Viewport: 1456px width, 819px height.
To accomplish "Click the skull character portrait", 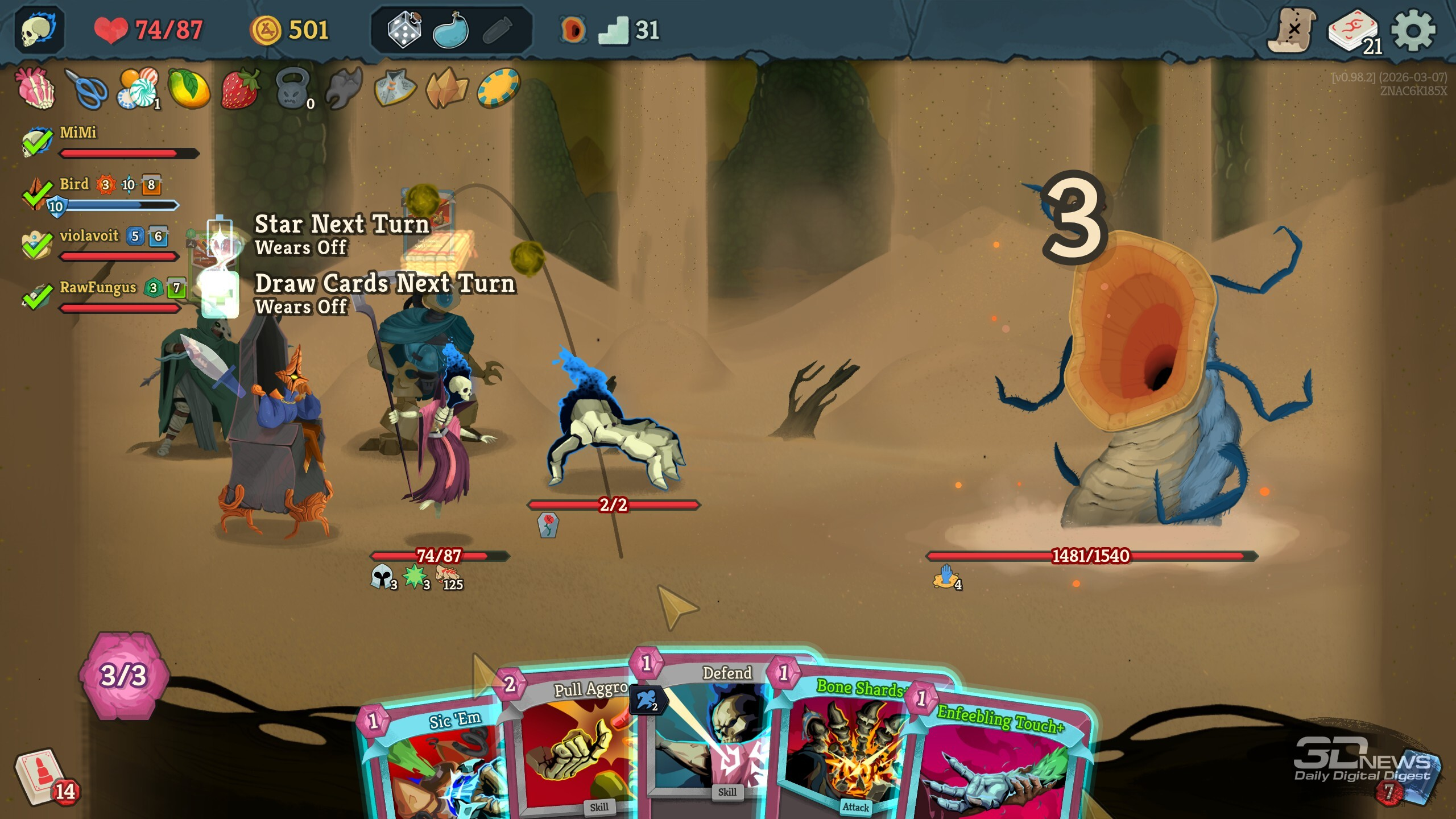I will coord(39,30).
